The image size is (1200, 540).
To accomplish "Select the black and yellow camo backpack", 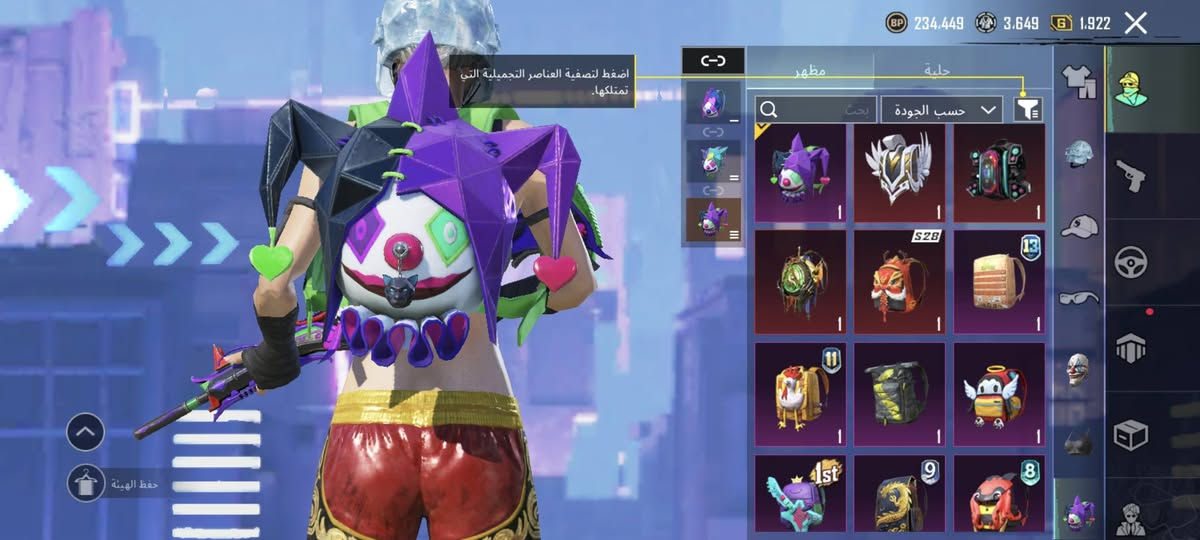I will (899, 392).
